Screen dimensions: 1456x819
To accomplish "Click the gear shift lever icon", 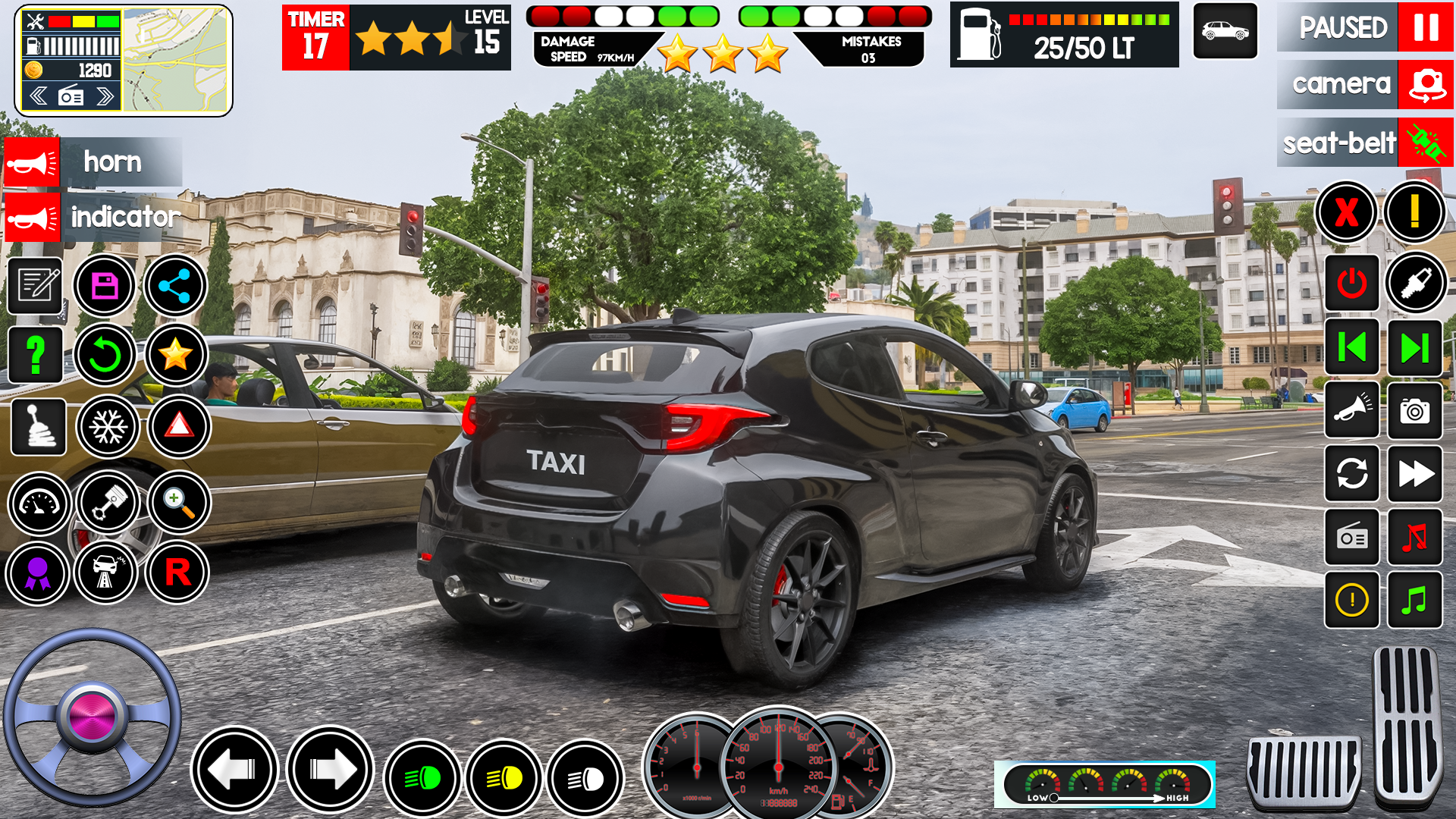I will click(39, 427).
